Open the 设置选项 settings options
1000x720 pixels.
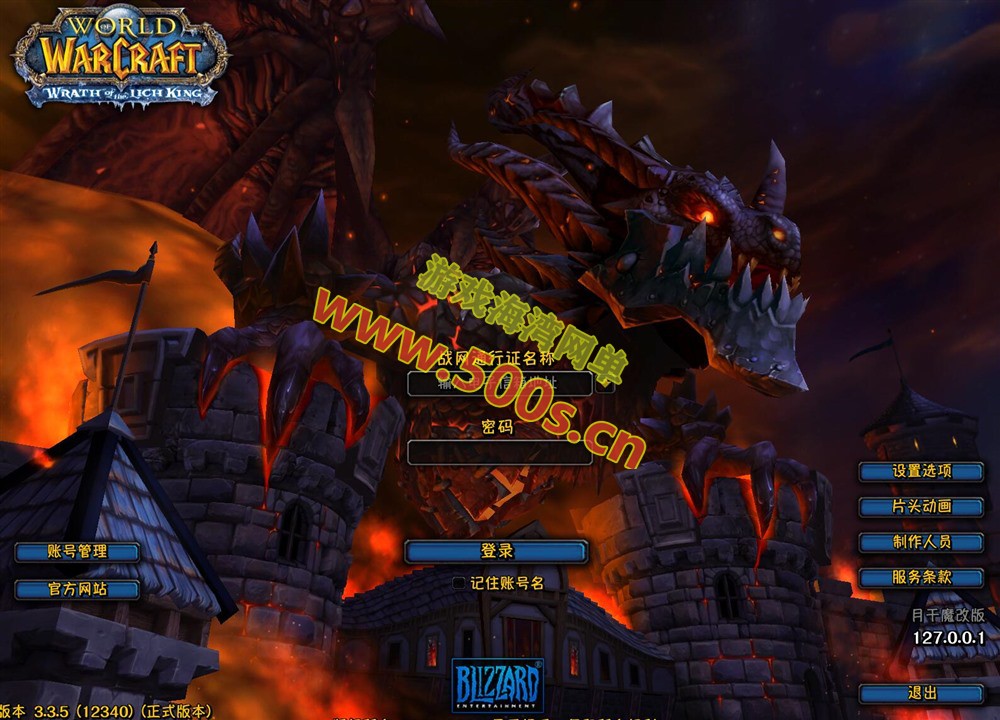tap(921, 471)
